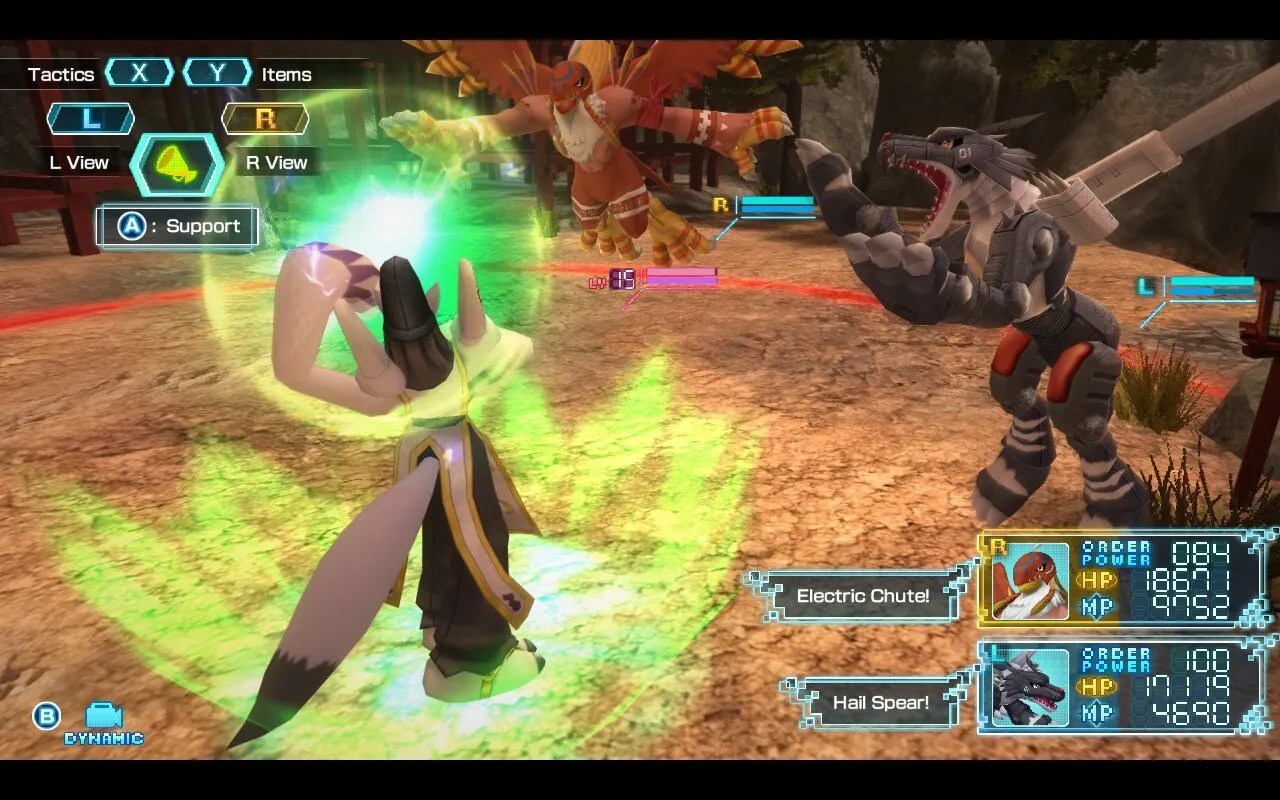The width and height of the screenshot is (1280, 800).
Task: Click the Y button prompt next to Items
Action: coord(217,72)
